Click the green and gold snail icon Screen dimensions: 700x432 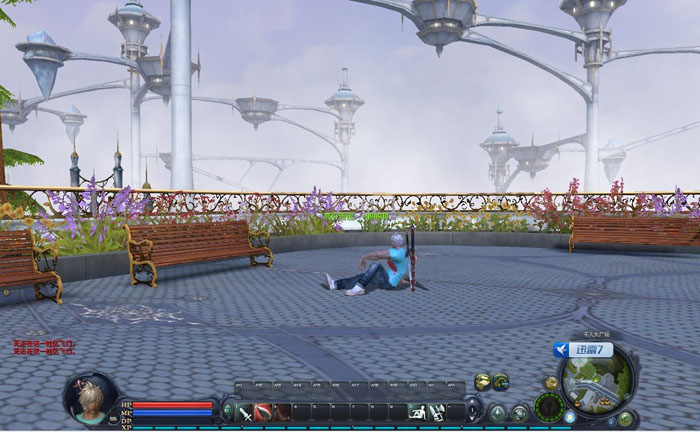pos(500,381)
